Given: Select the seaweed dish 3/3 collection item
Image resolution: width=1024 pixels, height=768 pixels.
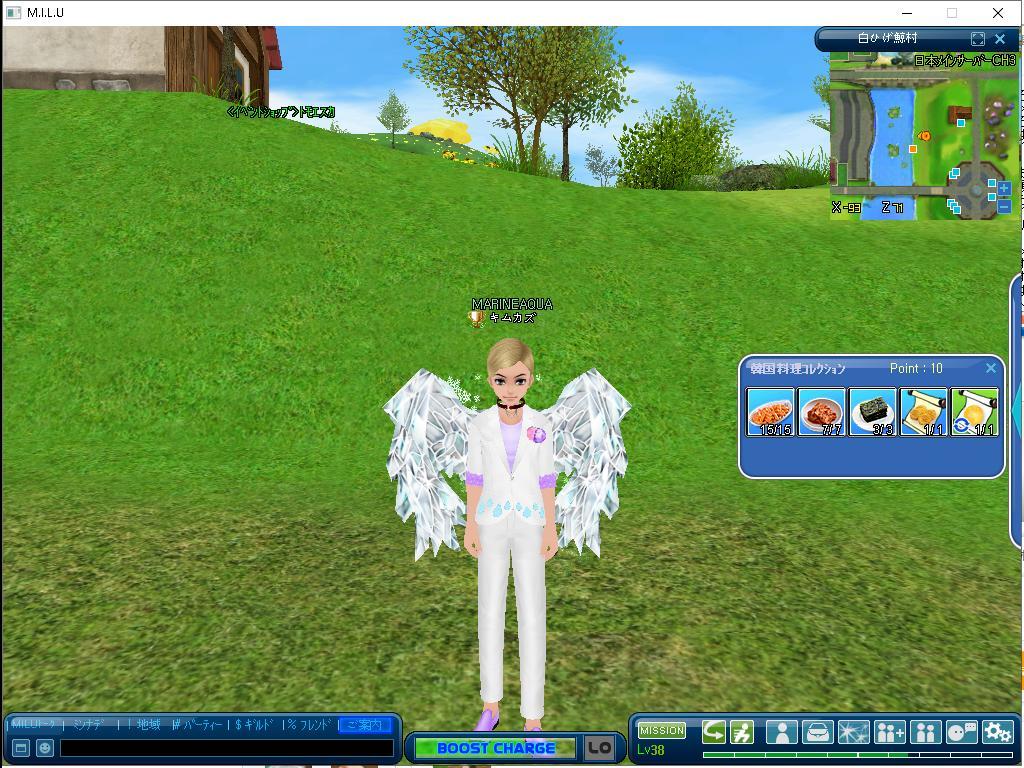Looking at the screenshot, I should point(872,412).
